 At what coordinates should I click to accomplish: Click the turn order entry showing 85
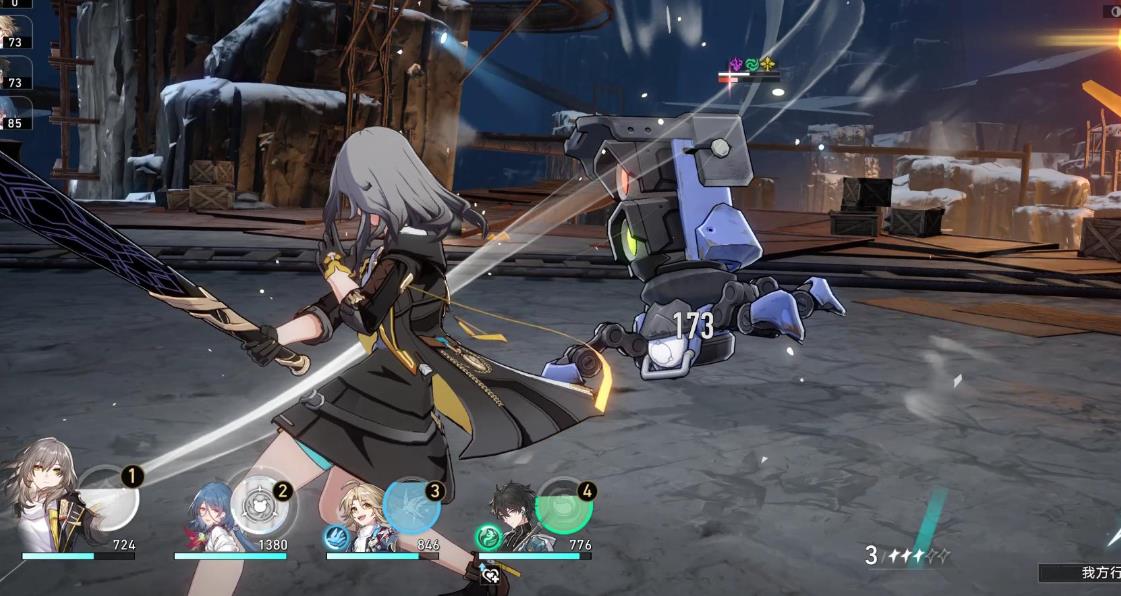tap(14, 111)
